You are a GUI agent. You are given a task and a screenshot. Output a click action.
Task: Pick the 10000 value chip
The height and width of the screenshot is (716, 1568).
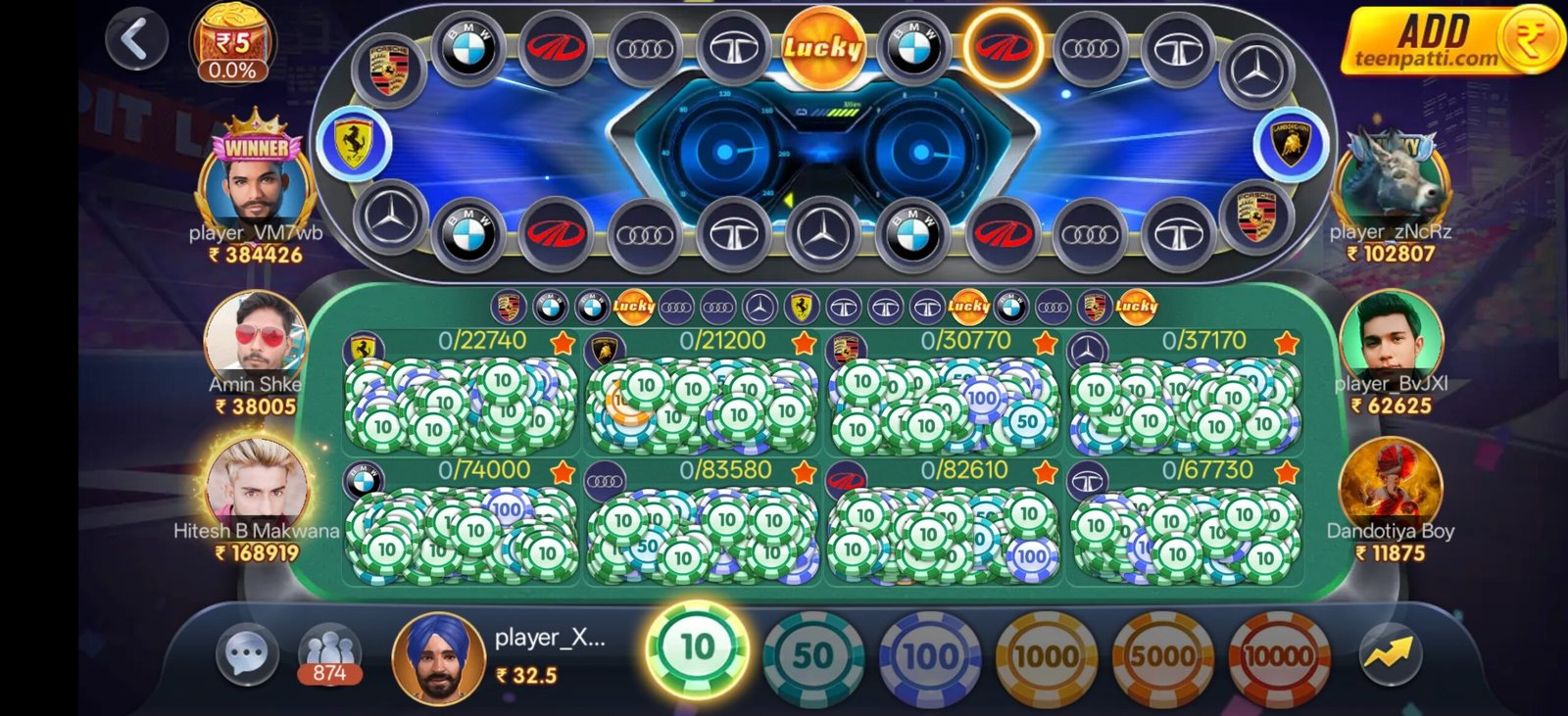click(1279, 655)
